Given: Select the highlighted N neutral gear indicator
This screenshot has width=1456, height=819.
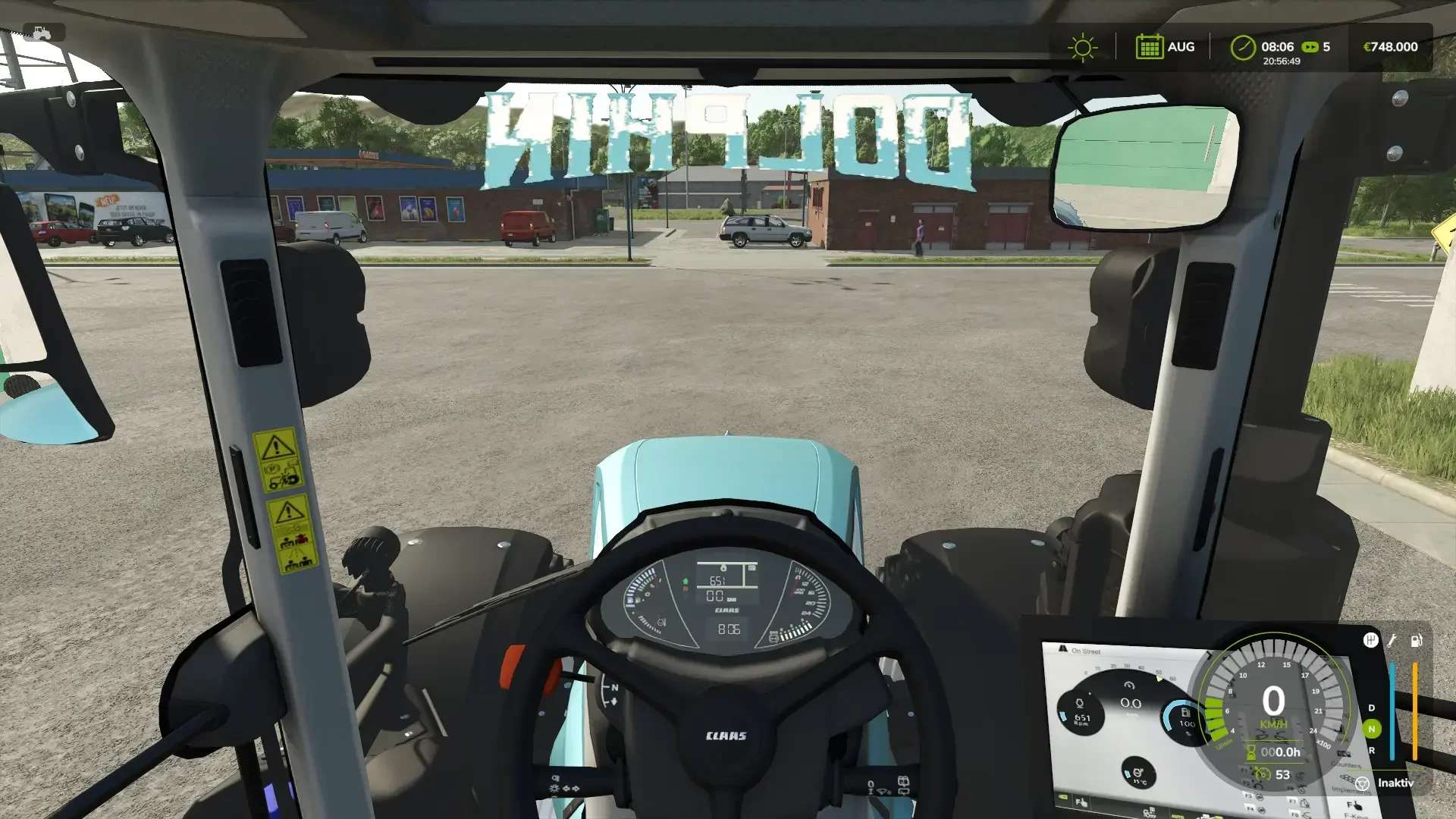Looking at the screenshot, I should point(1371,729).
